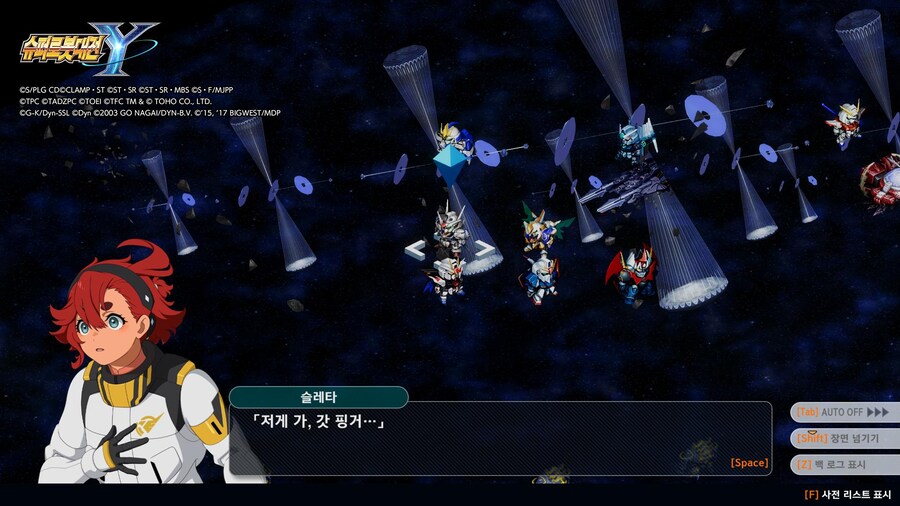Skip the scene with 장면 넘기기
The height and width of the screenshot is (506, 900).
coord(842,438)
